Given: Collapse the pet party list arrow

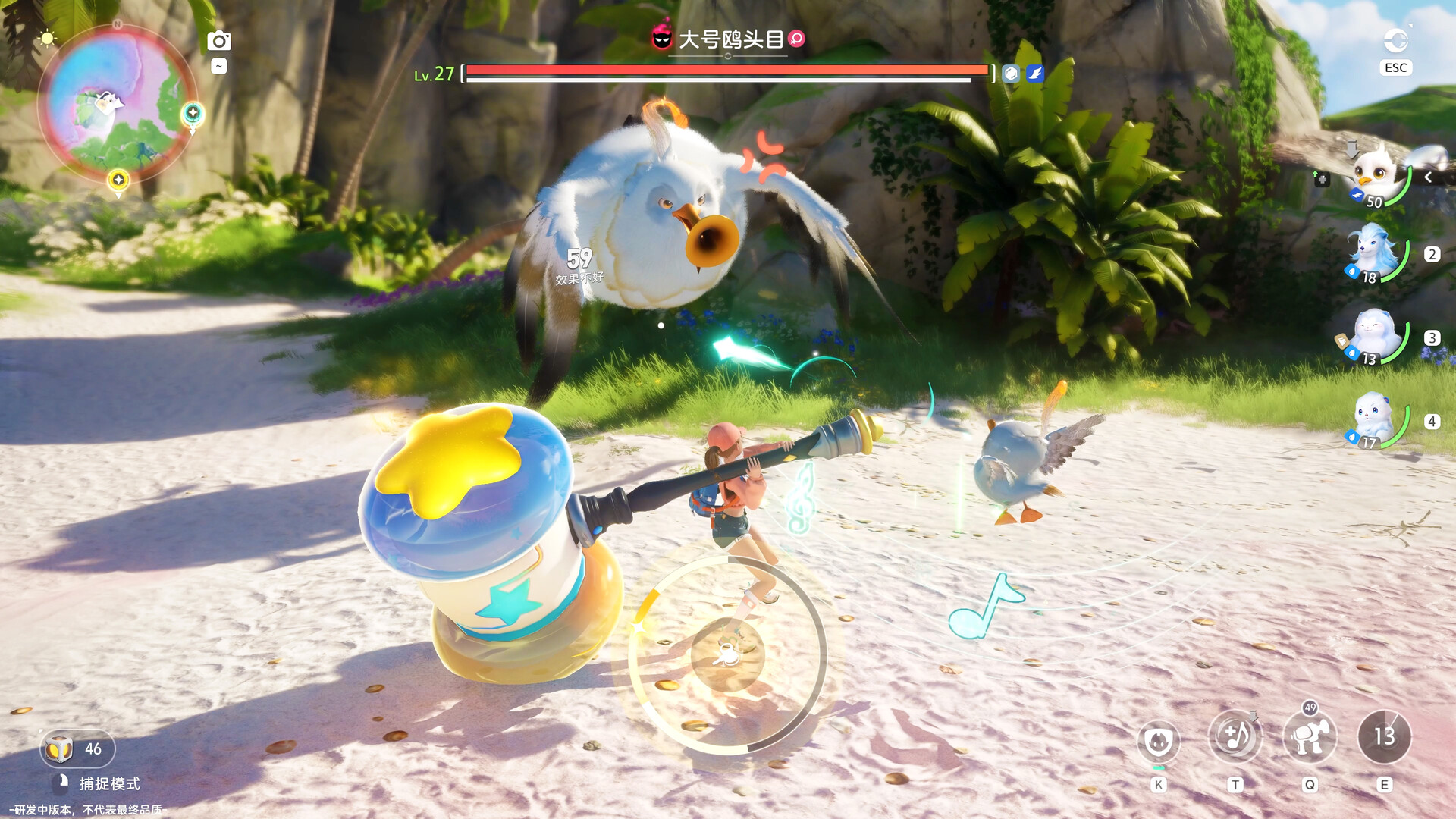Looking at the screenshot, I should point(1428,177).
